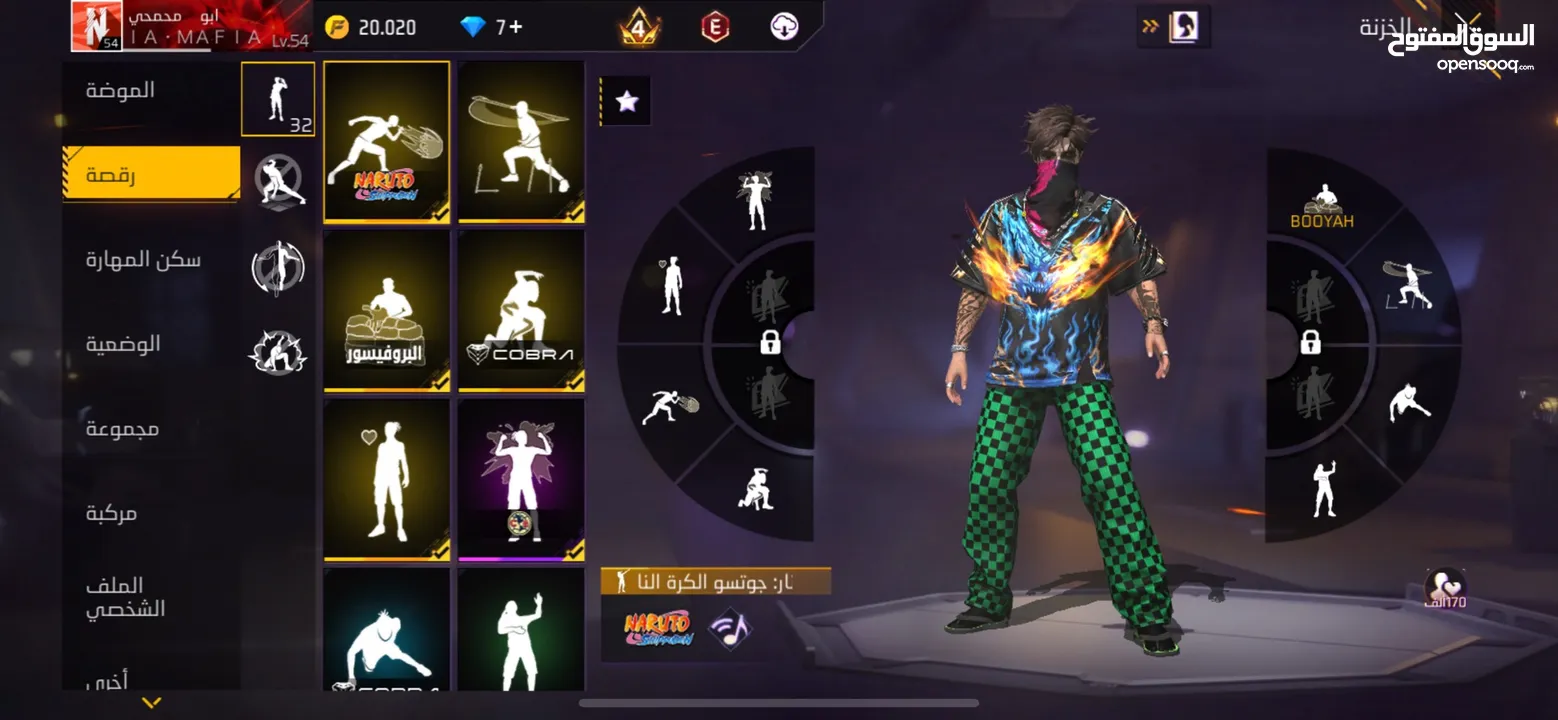Open the مركبة vehicle category
The width and height of the screenshot is (1558, 720).
(x=111, y=514)
